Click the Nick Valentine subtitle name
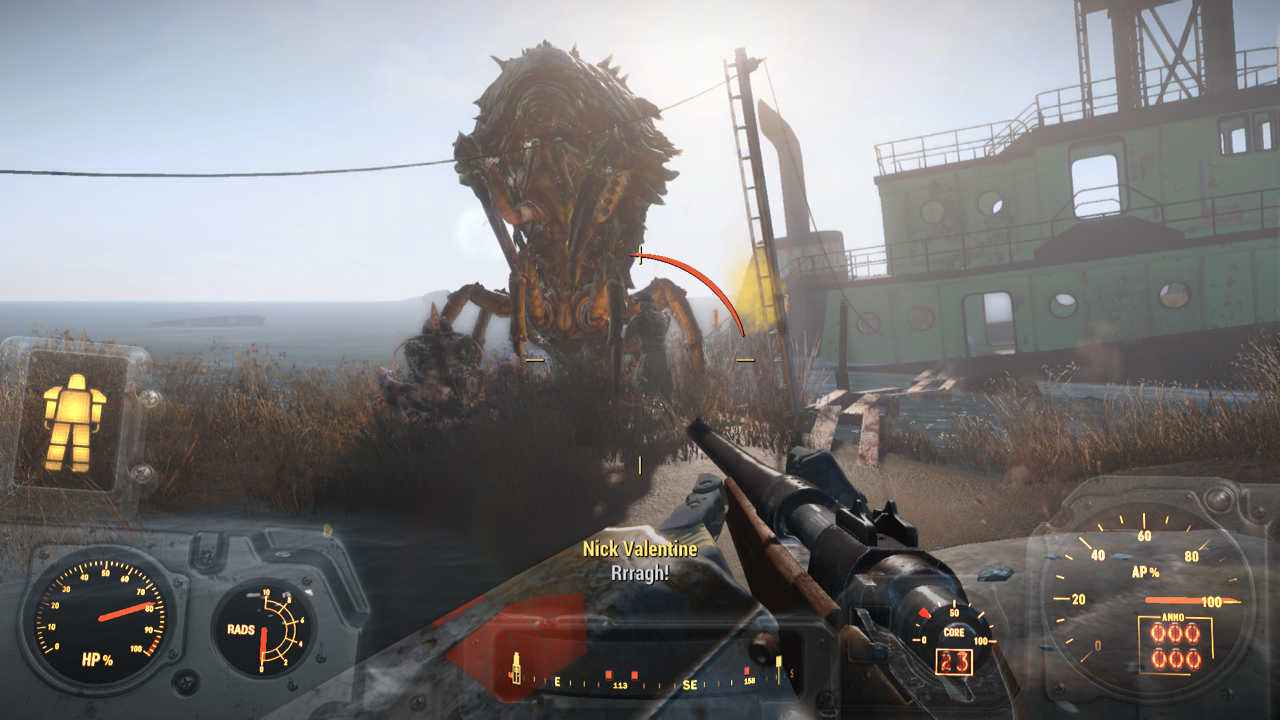This screenshot has width=1280, height=720. (x=639, y=548)
